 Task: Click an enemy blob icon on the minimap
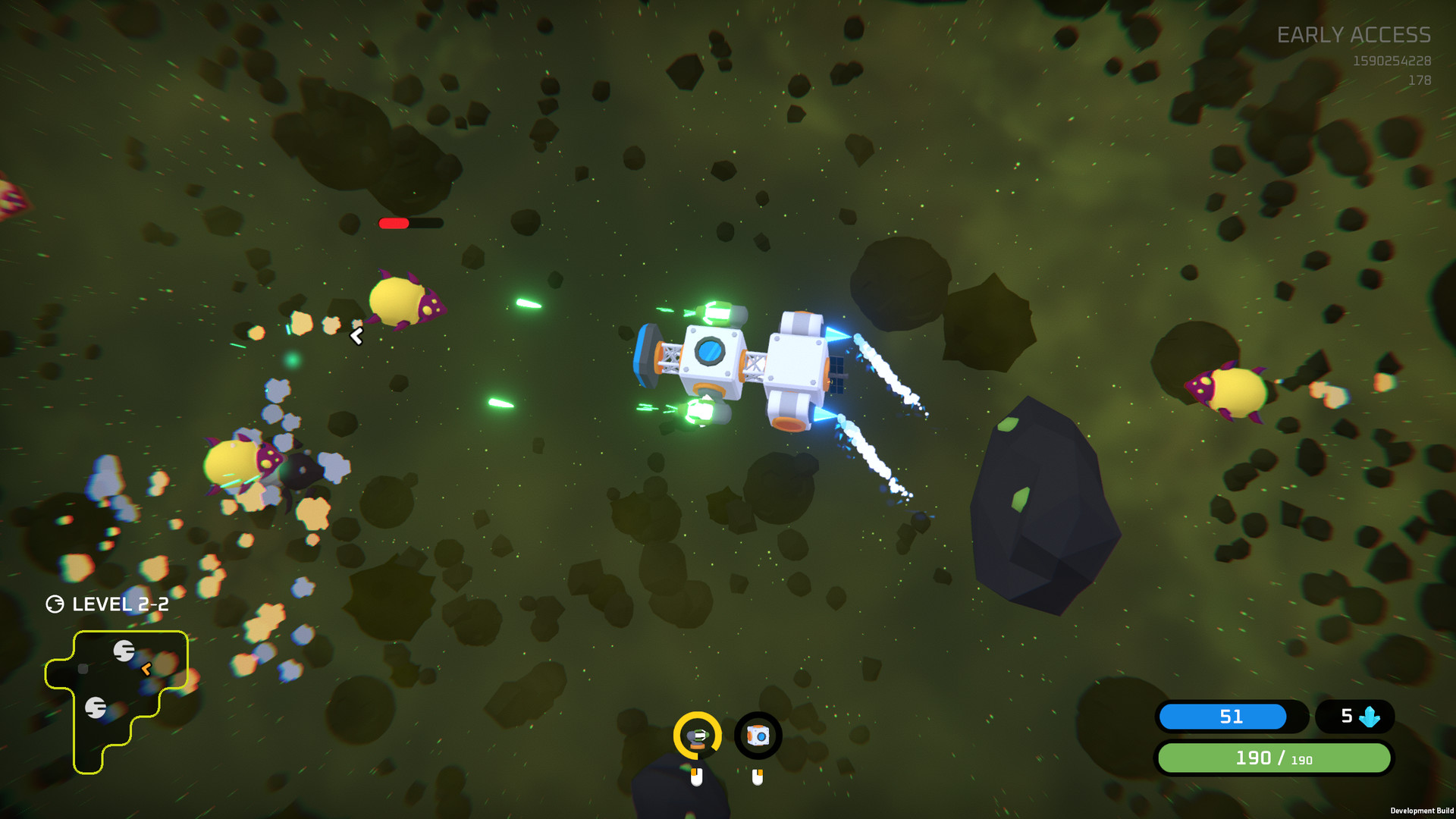pyautogui.click(x=124, y=650)
